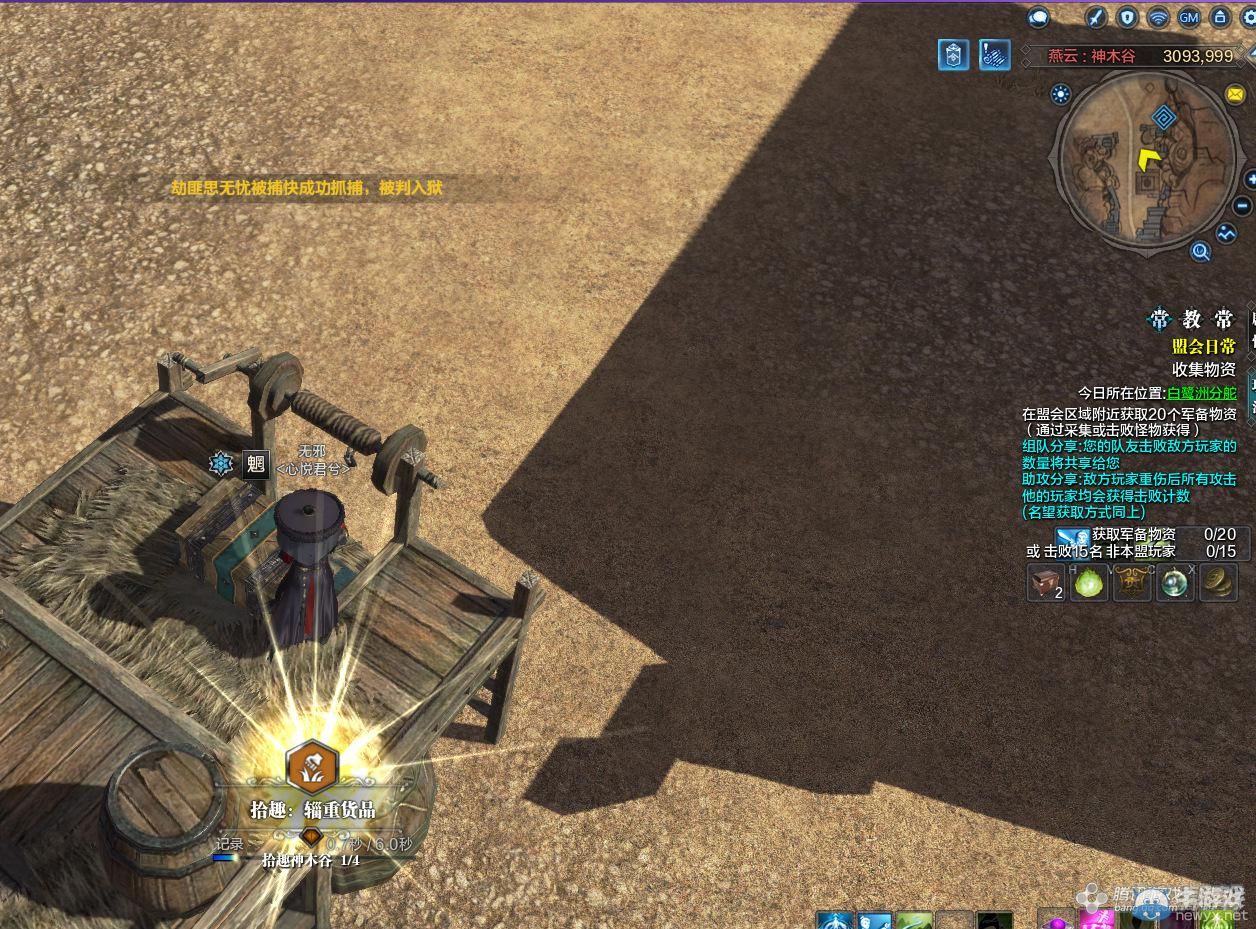Screen dimensions: 1256x929
Task: Open the yellow mail envelope
Action: point(1235,94)
